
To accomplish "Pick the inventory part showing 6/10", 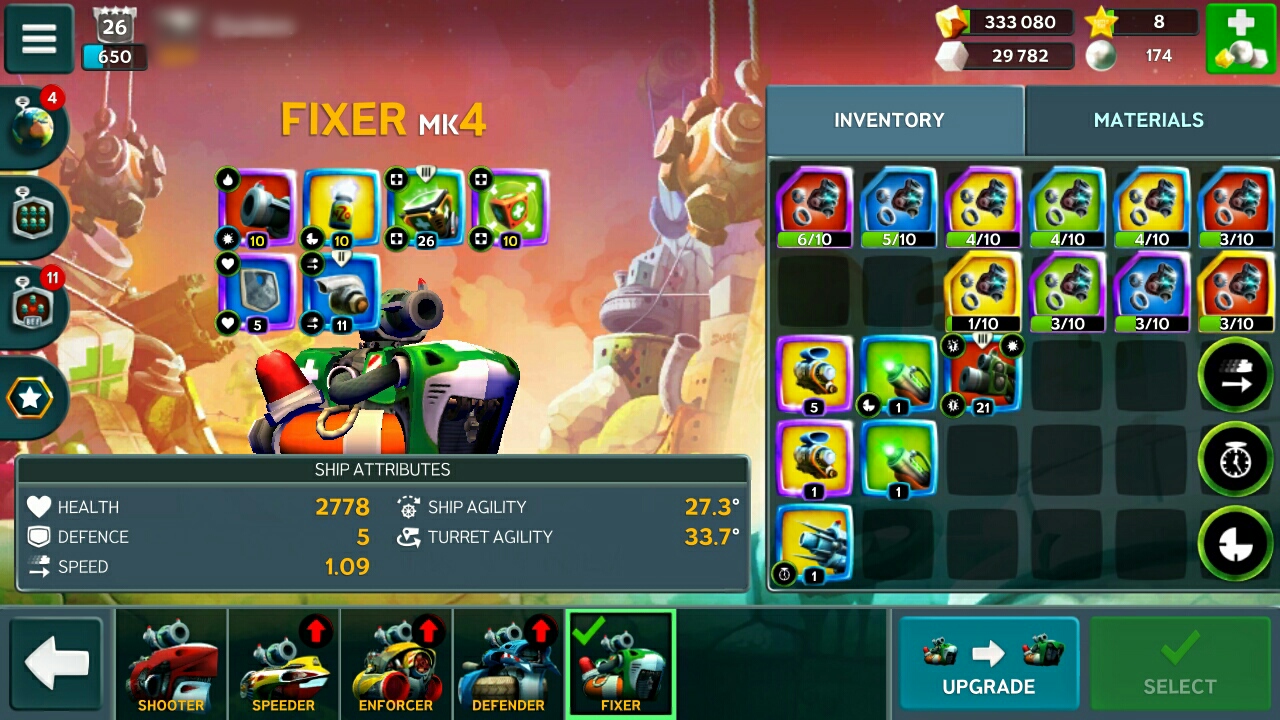I will pyautogui.click(x=815, y=207).
